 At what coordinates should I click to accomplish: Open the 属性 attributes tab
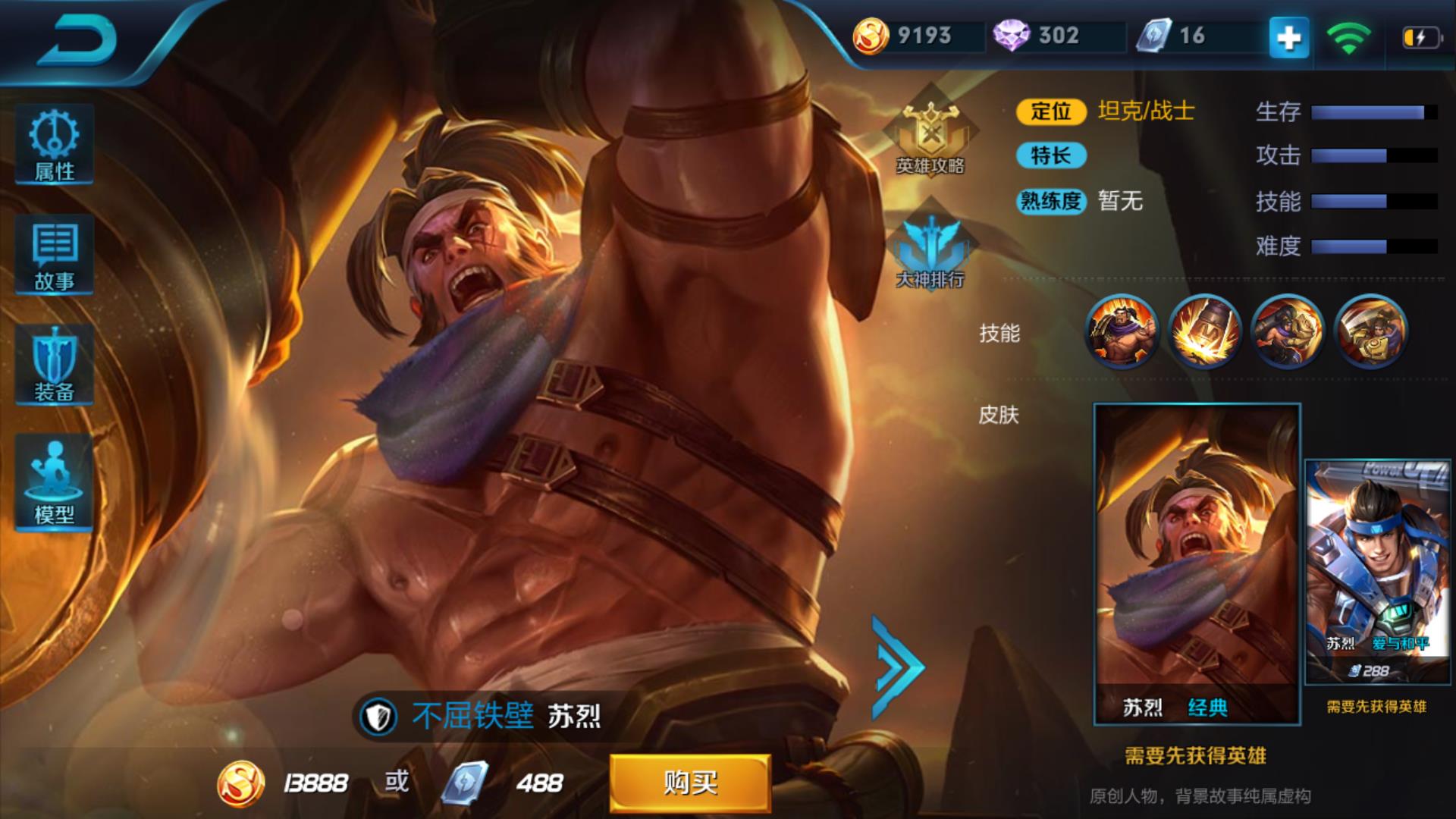[55, 145]
